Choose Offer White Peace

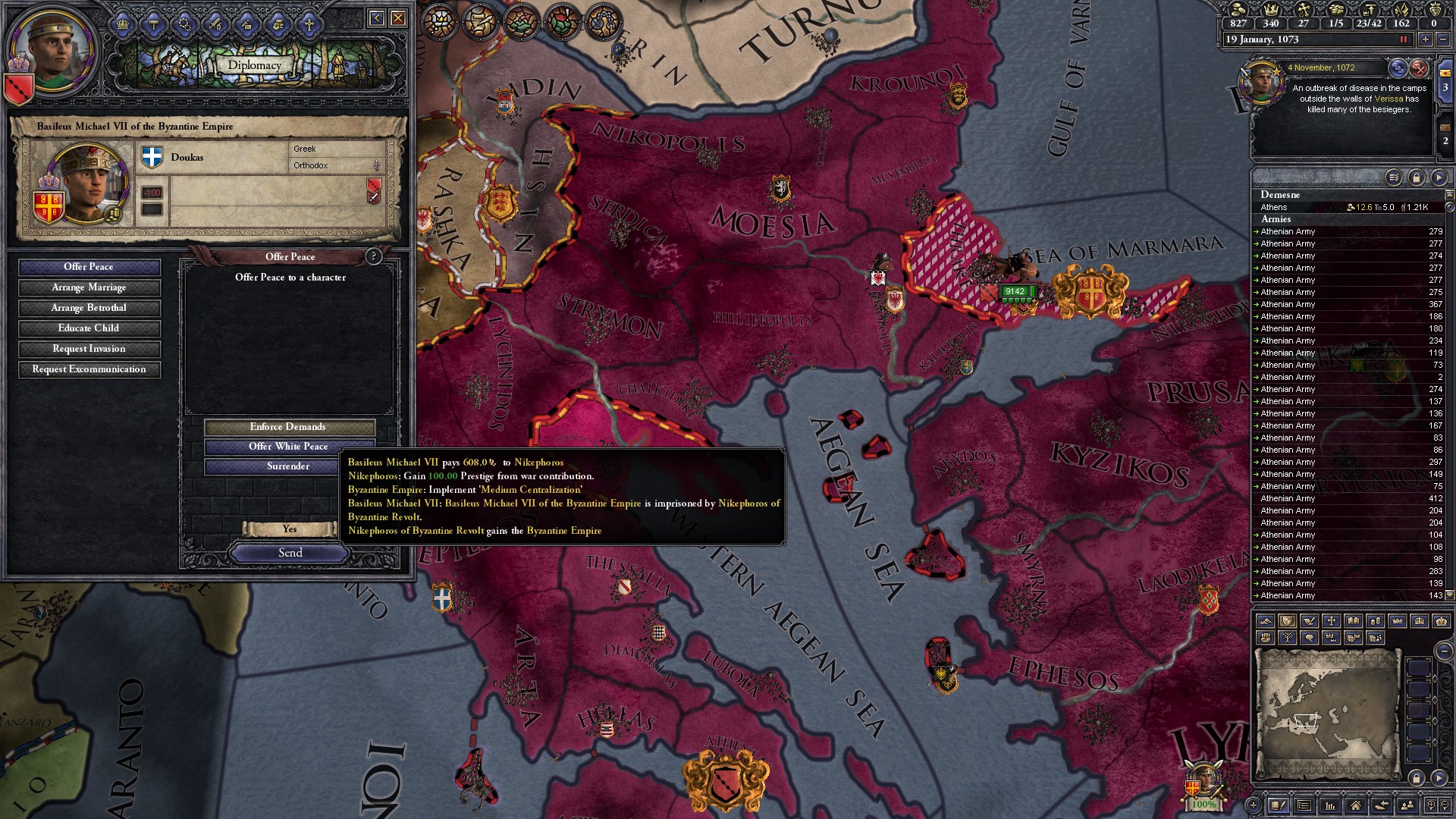tap(288, 447)
